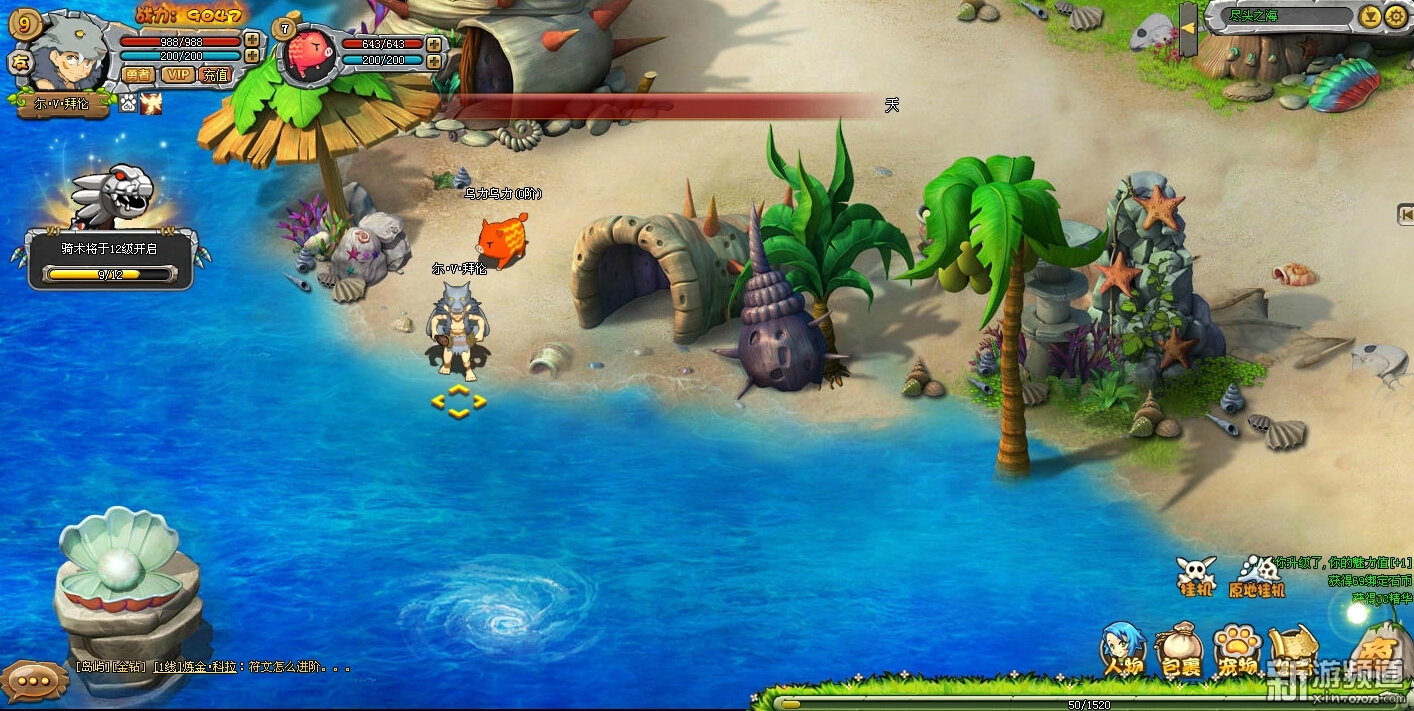The width and height of the screenshot is (1414, 711).
Task: Expand the map panel with yellow left arrow
Action: [x=1188, y=28]
